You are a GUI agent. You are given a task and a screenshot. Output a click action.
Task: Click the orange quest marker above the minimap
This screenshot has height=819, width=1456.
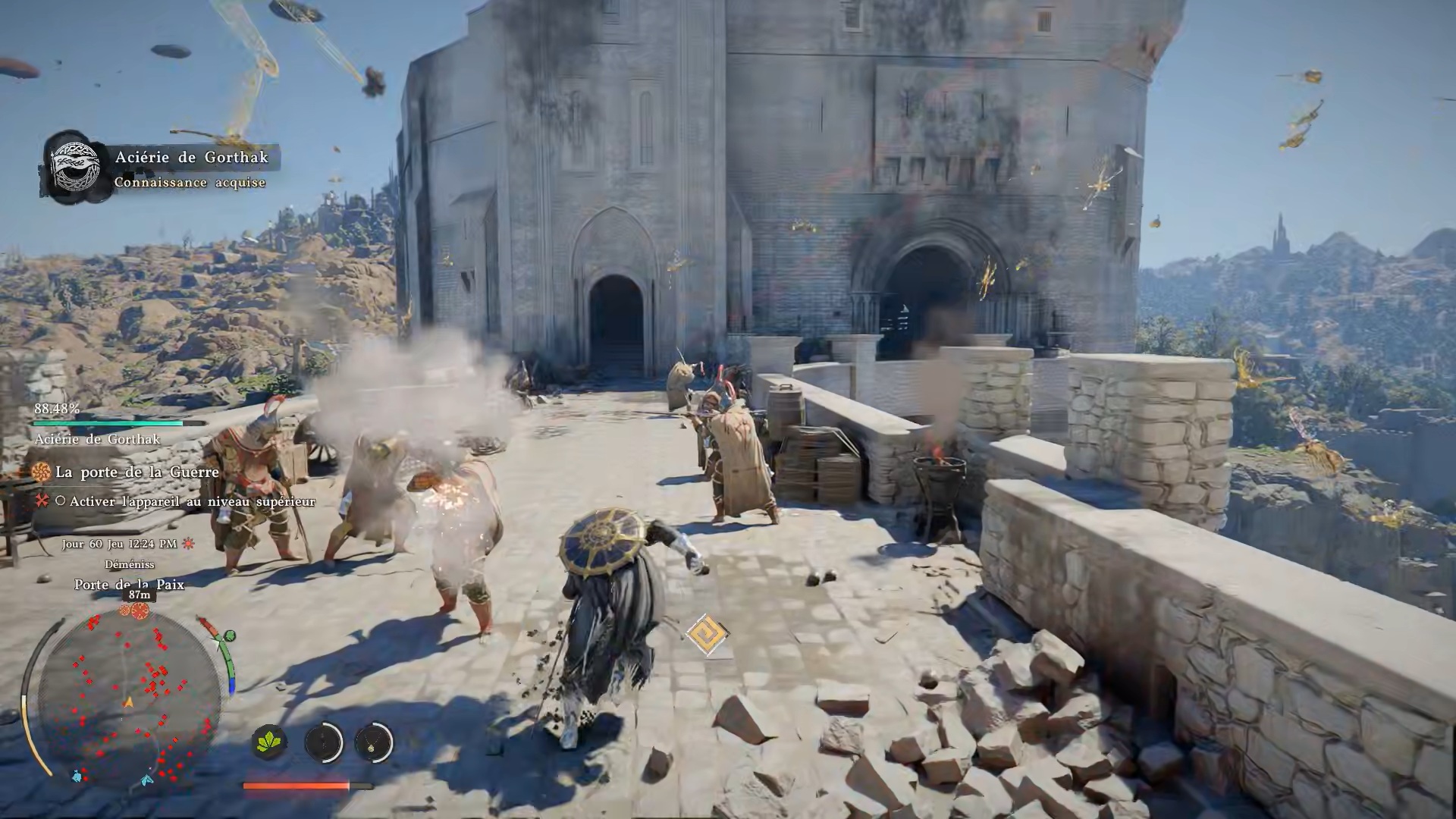(139, 610)
